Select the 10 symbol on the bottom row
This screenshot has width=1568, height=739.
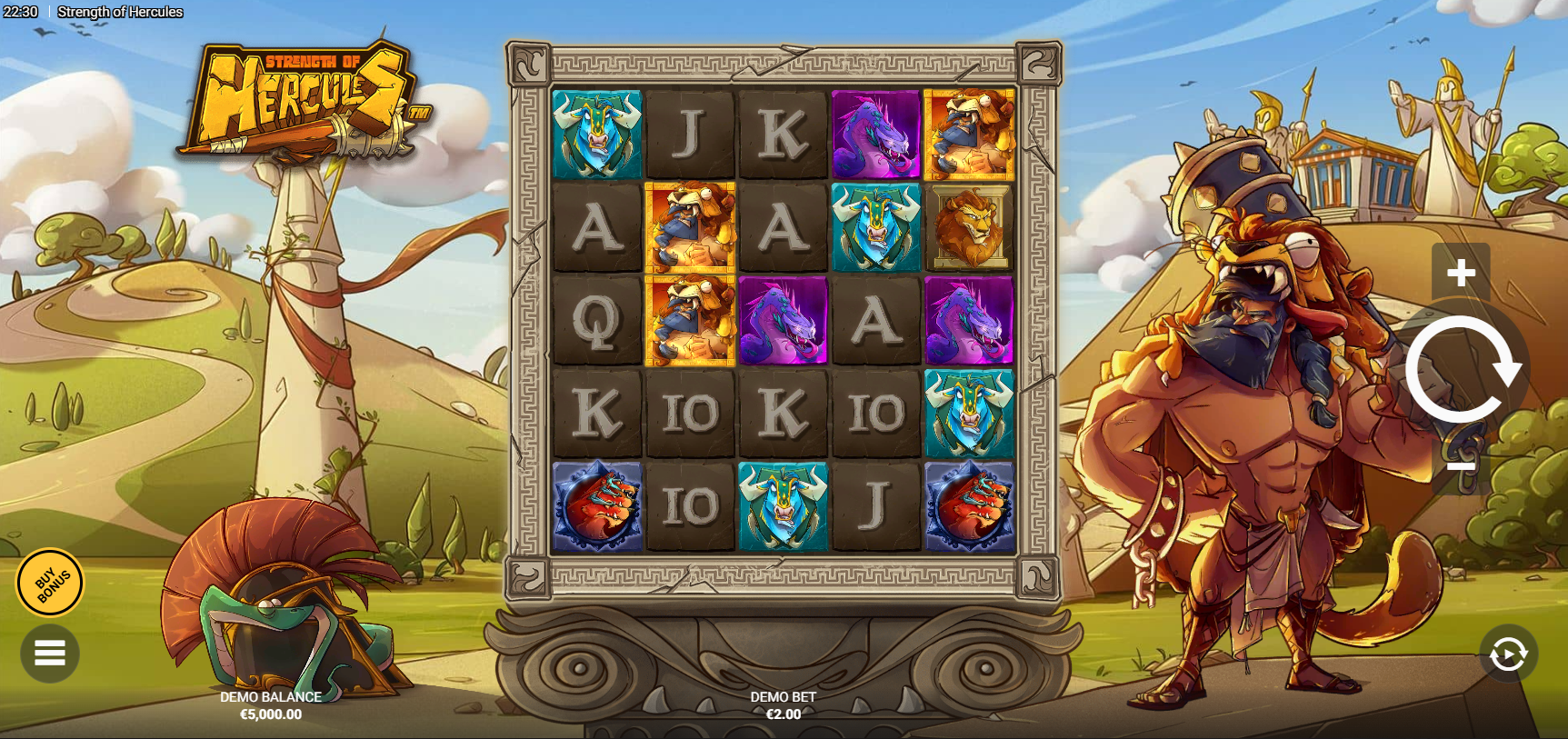[691, 504]
